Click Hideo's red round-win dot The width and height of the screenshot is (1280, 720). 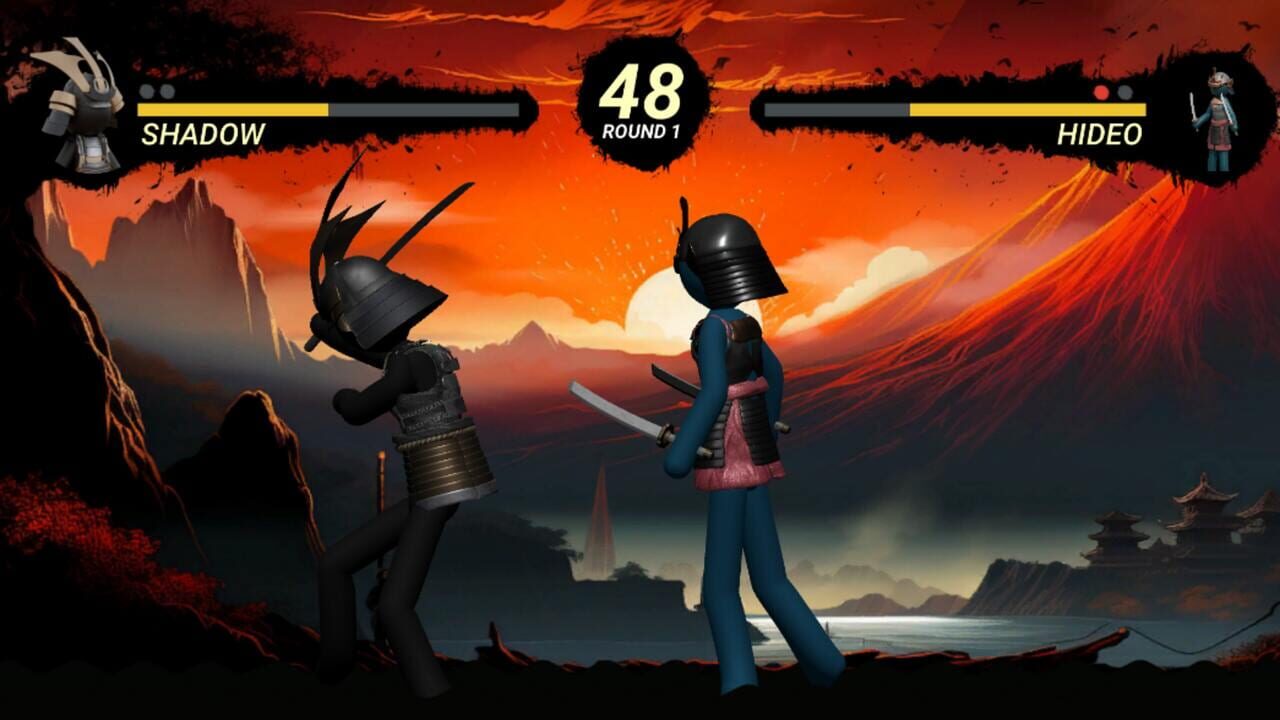1103,91
